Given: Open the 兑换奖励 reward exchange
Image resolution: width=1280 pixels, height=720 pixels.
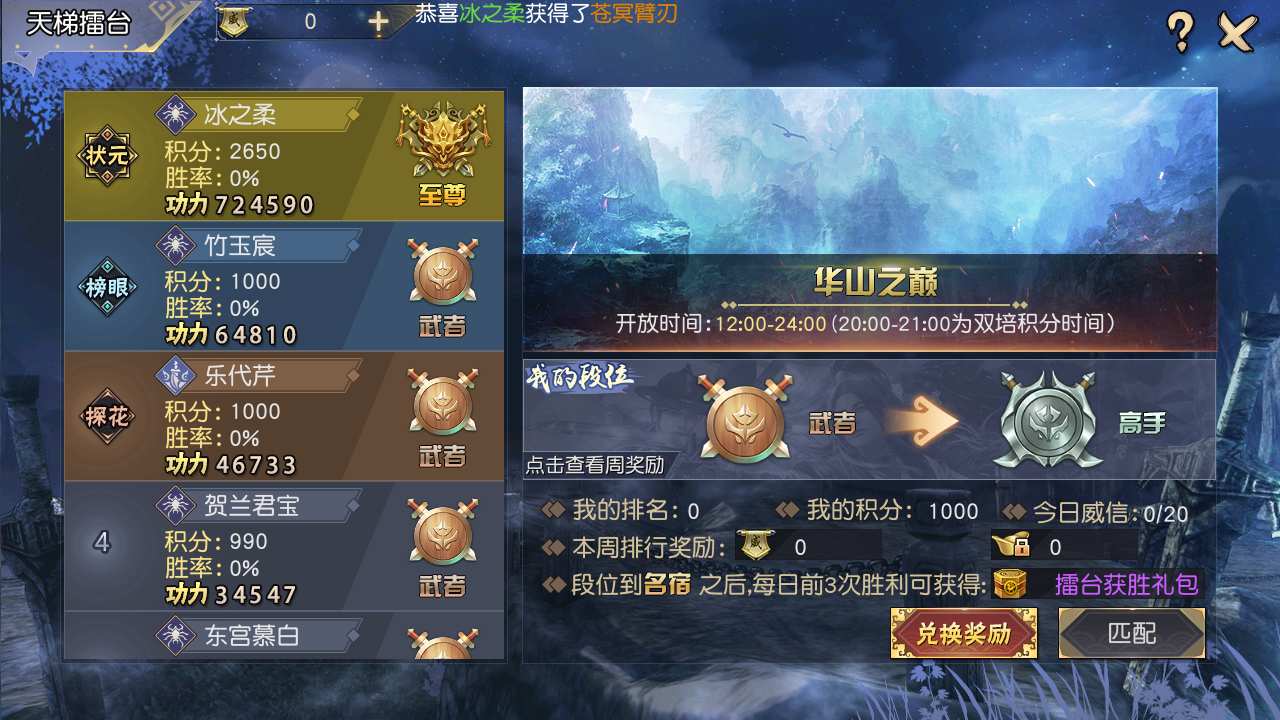Looking at the screenshot, I should click(963, 633).
